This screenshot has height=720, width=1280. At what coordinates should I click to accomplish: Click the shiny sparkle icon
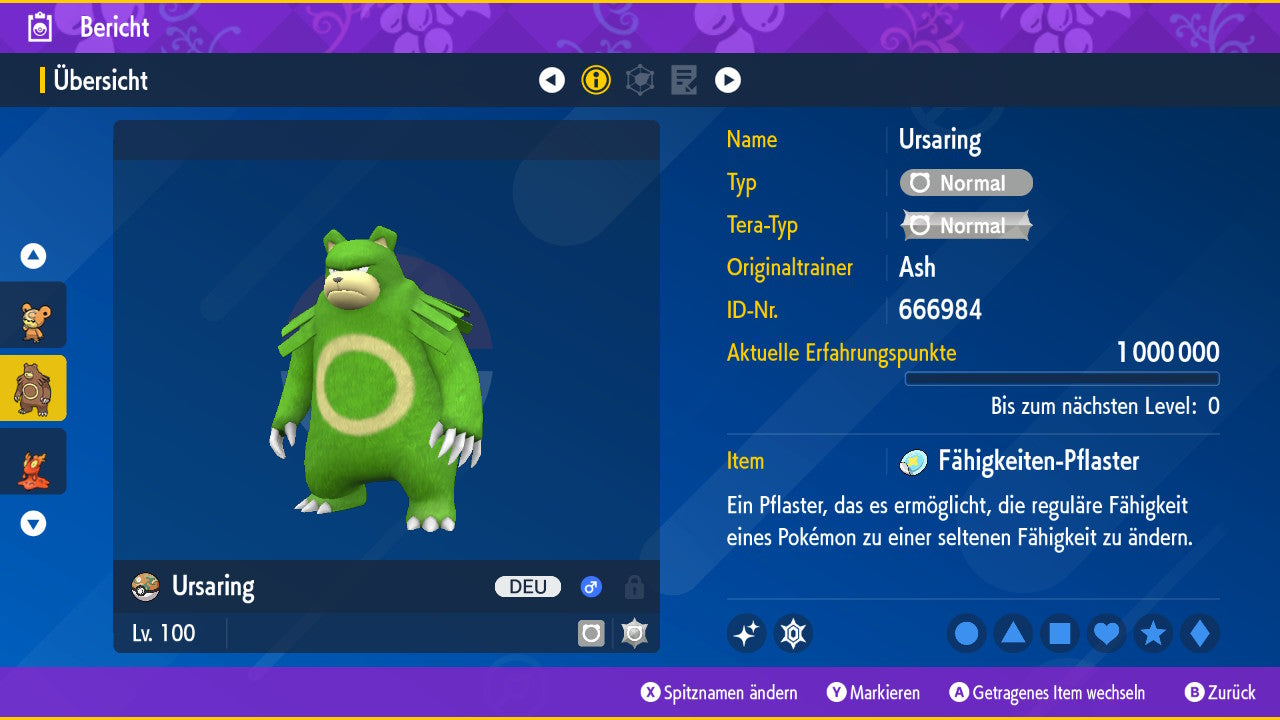point(746,633)
